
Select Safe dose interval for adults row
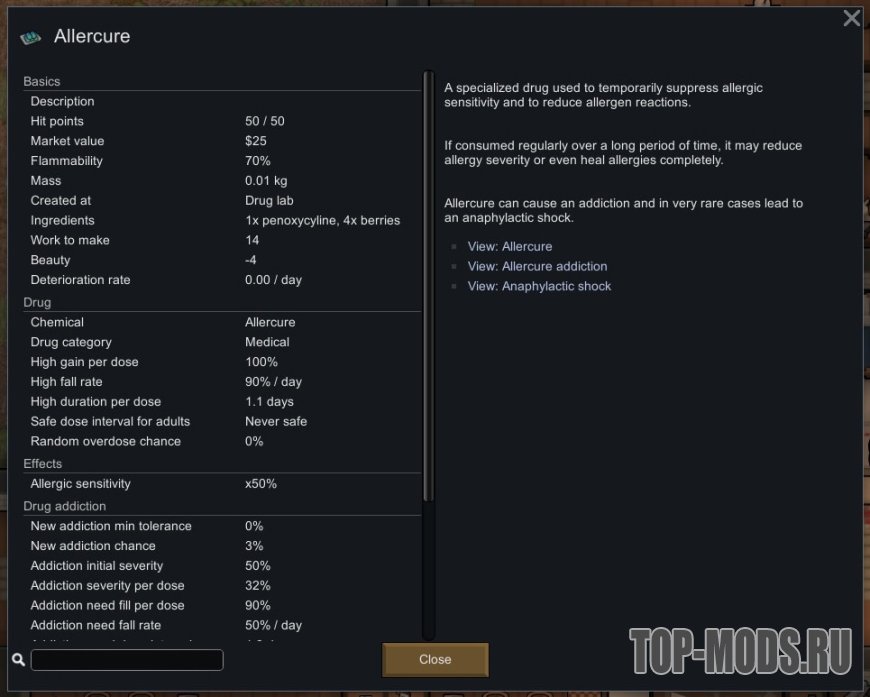(x=222, y=421)
